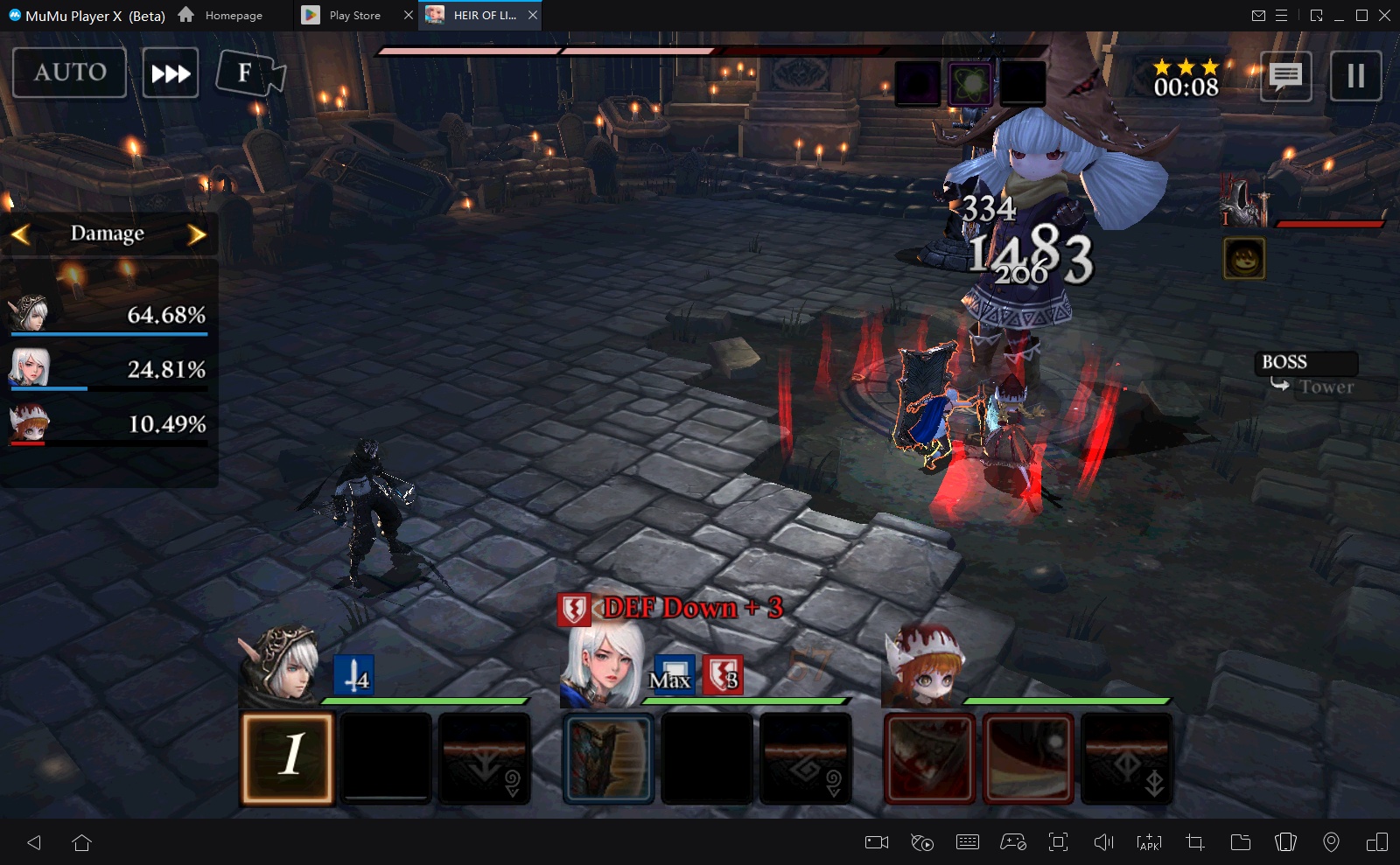Mute emulator volume with the speaker icon
The height and width of the screenshot is (865, 1400).
(x=1103, y=842)
